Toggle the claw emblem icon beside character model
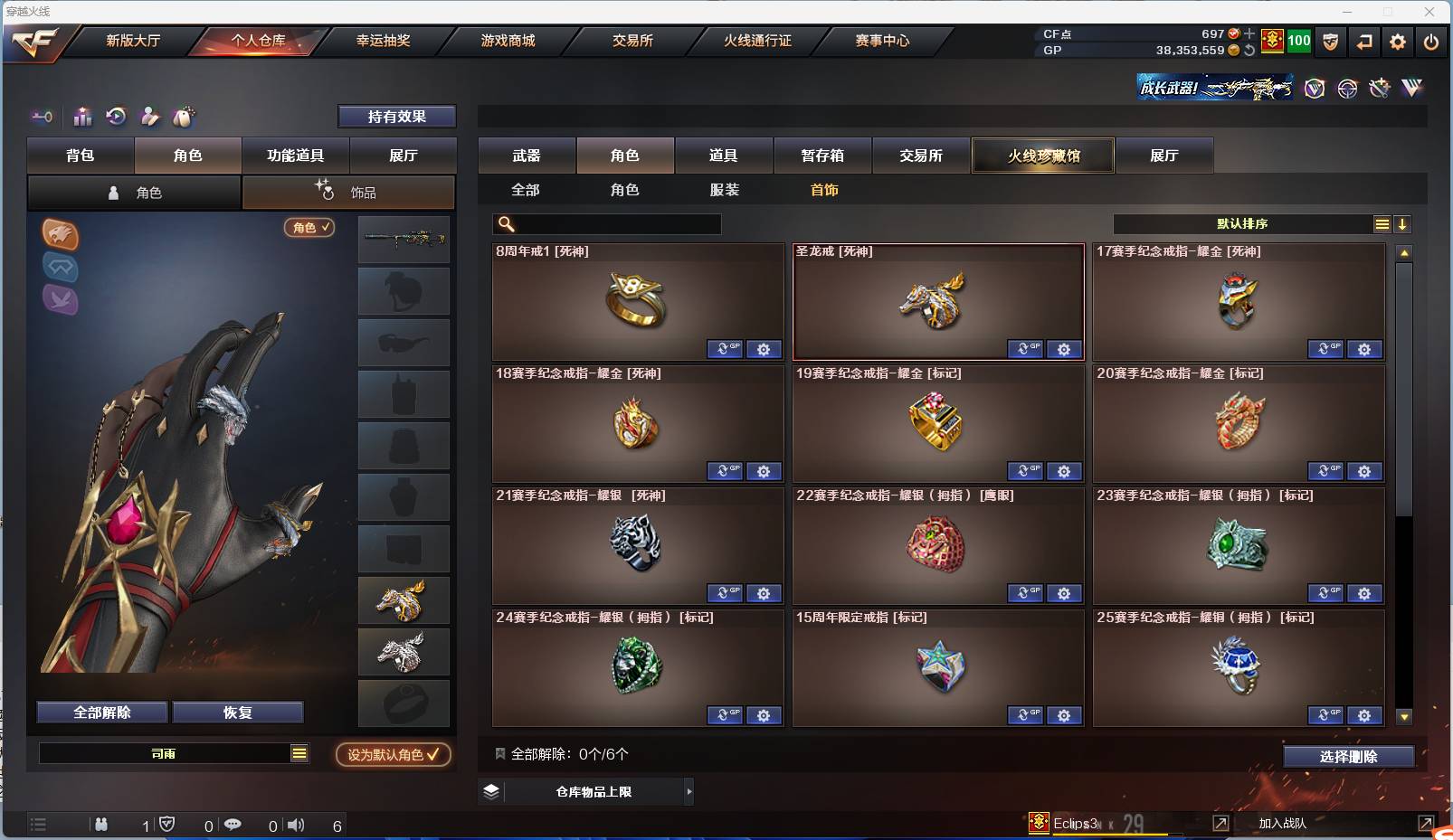The height and width of the screenshot is (840, 1453). pos(60,237)
